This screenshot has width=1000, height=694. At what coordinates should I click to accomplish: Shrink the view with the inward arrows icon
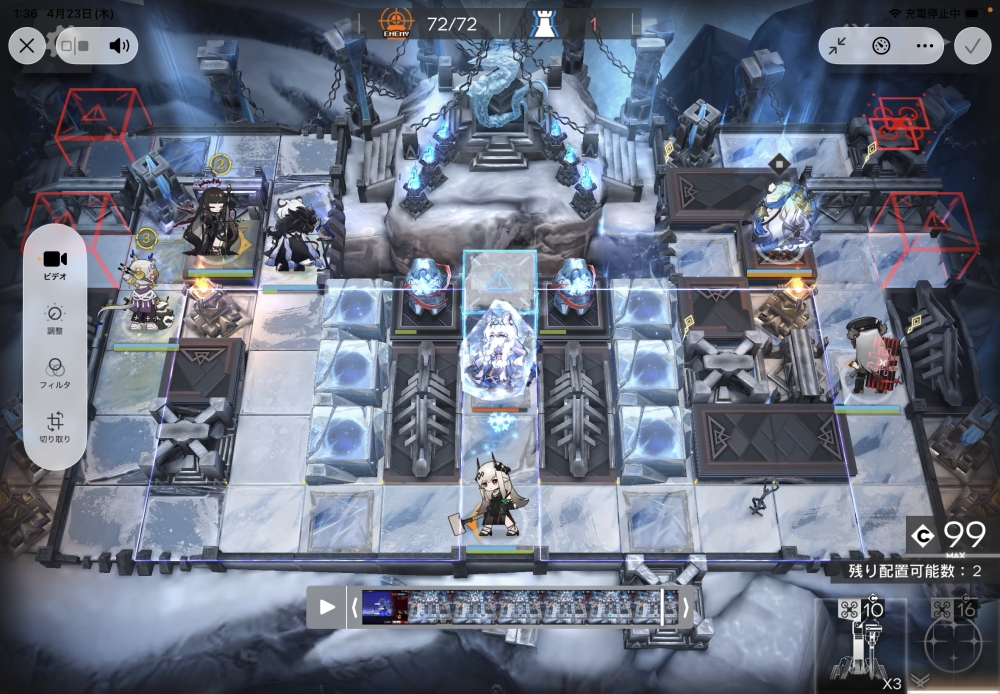pyautogui.click(x=838, y=45)
